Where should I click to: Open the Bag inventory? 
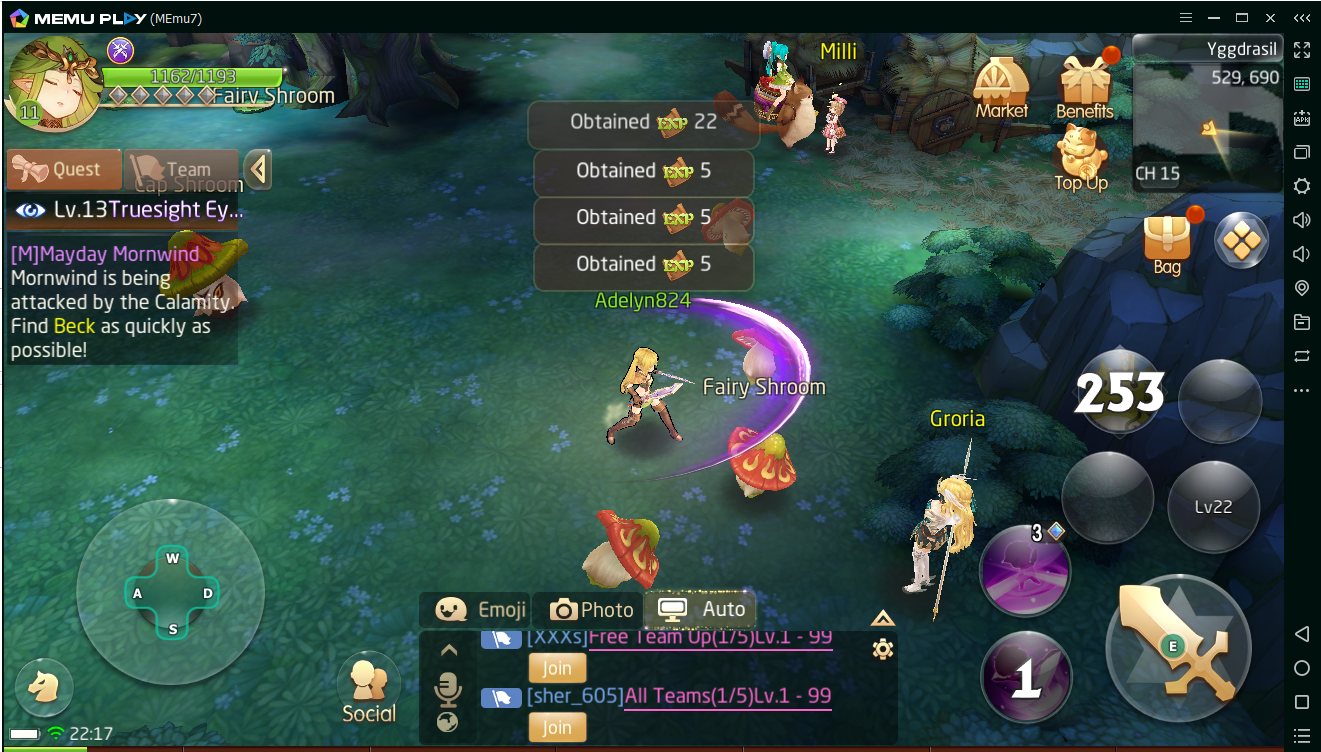[1167, 243]
